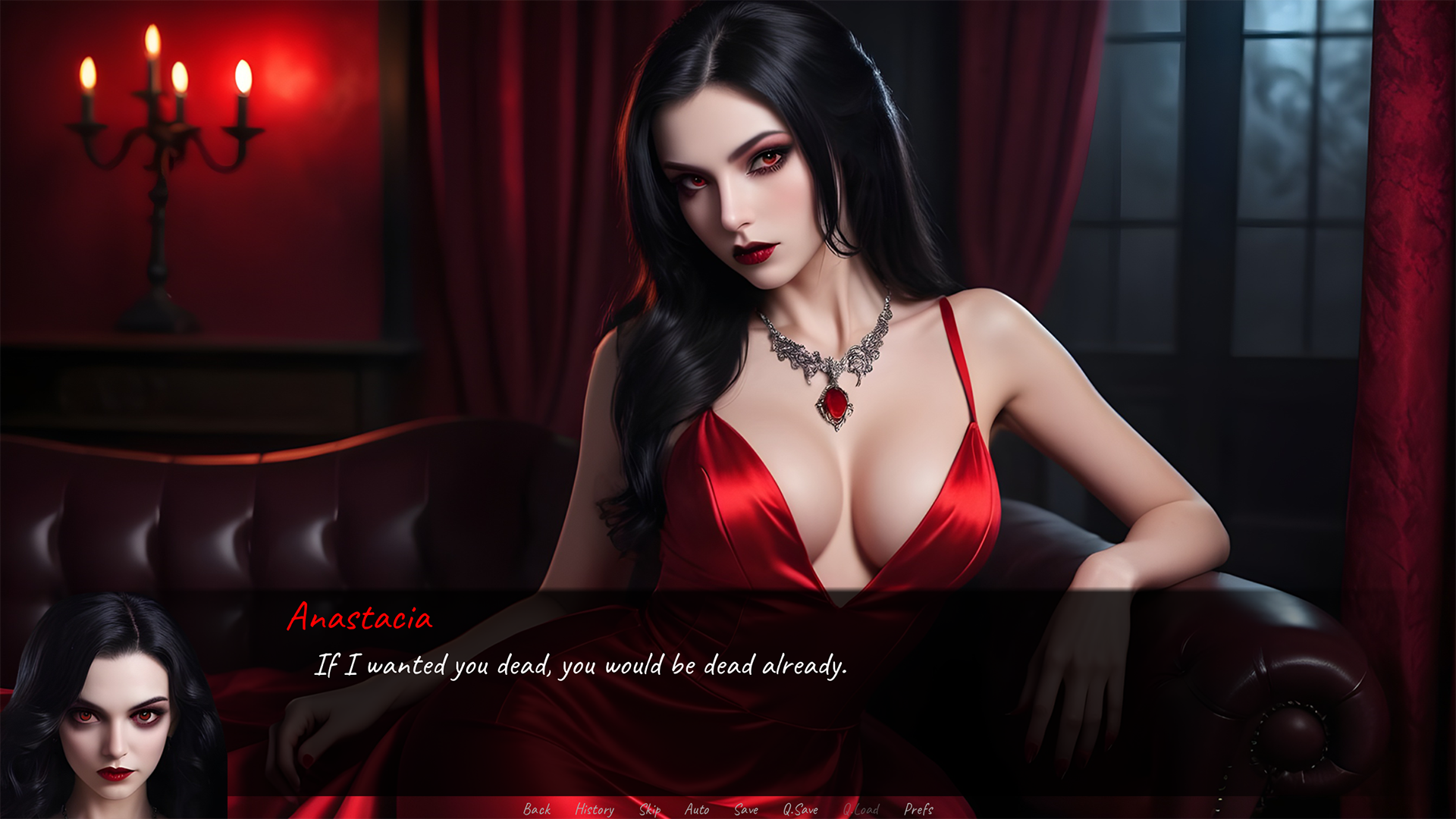Image resolution: width=1456 pixels, height=819 pixels.
Task: Click the quick menu bar strip
Action: coord(728,810)
